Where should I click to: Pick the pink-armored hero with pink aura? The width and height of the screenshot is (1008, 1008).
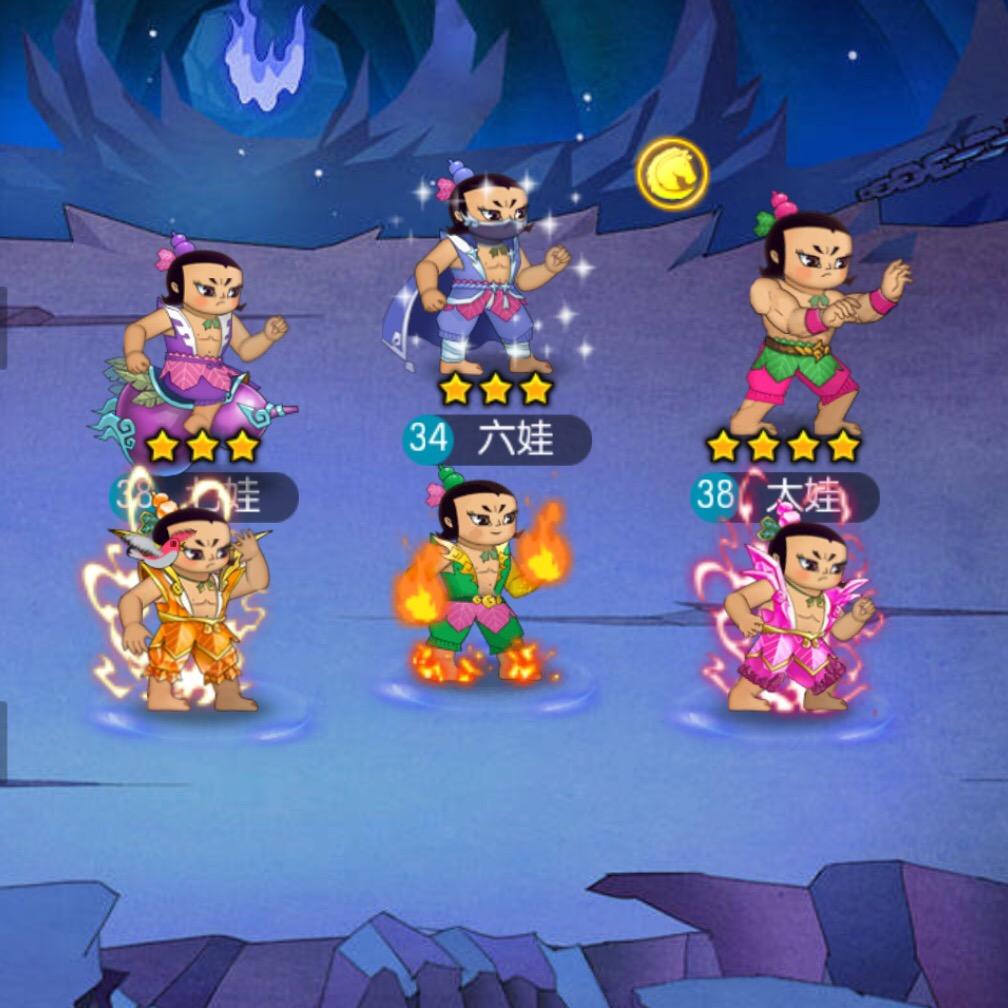pos(795,620)
